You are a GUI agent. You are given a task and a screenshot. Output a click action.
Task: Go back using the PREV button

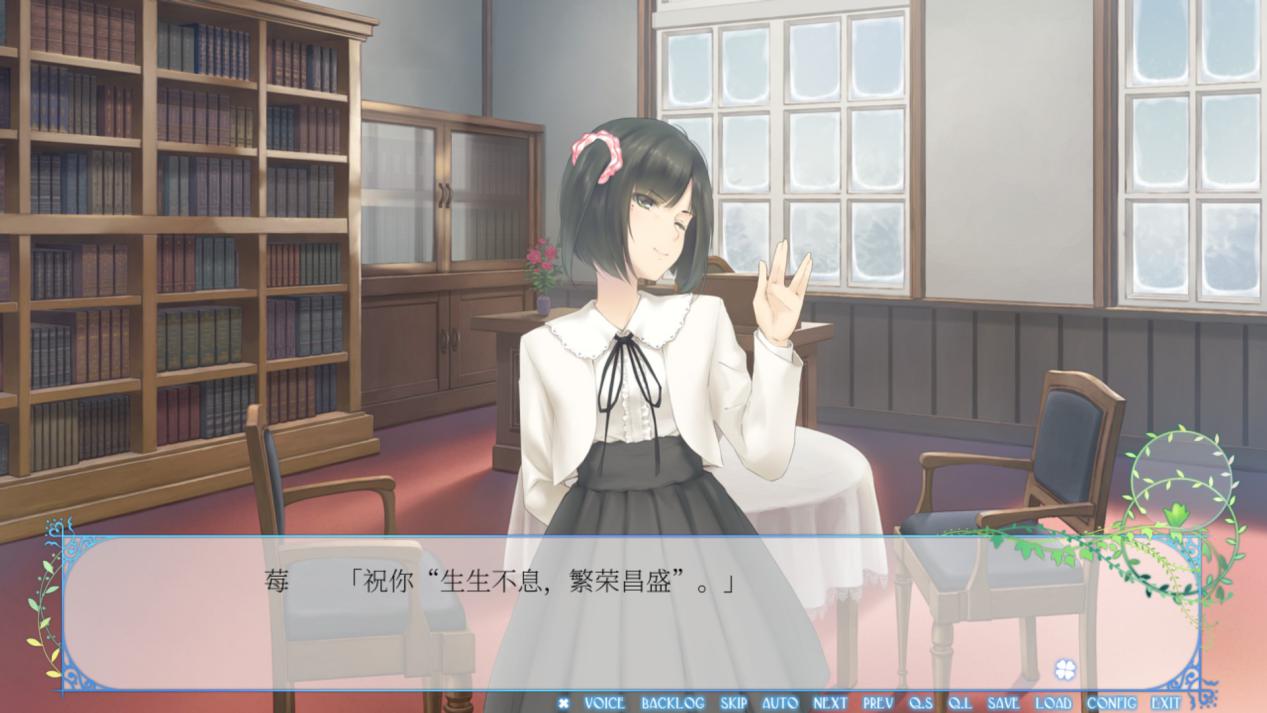(878, 703)
